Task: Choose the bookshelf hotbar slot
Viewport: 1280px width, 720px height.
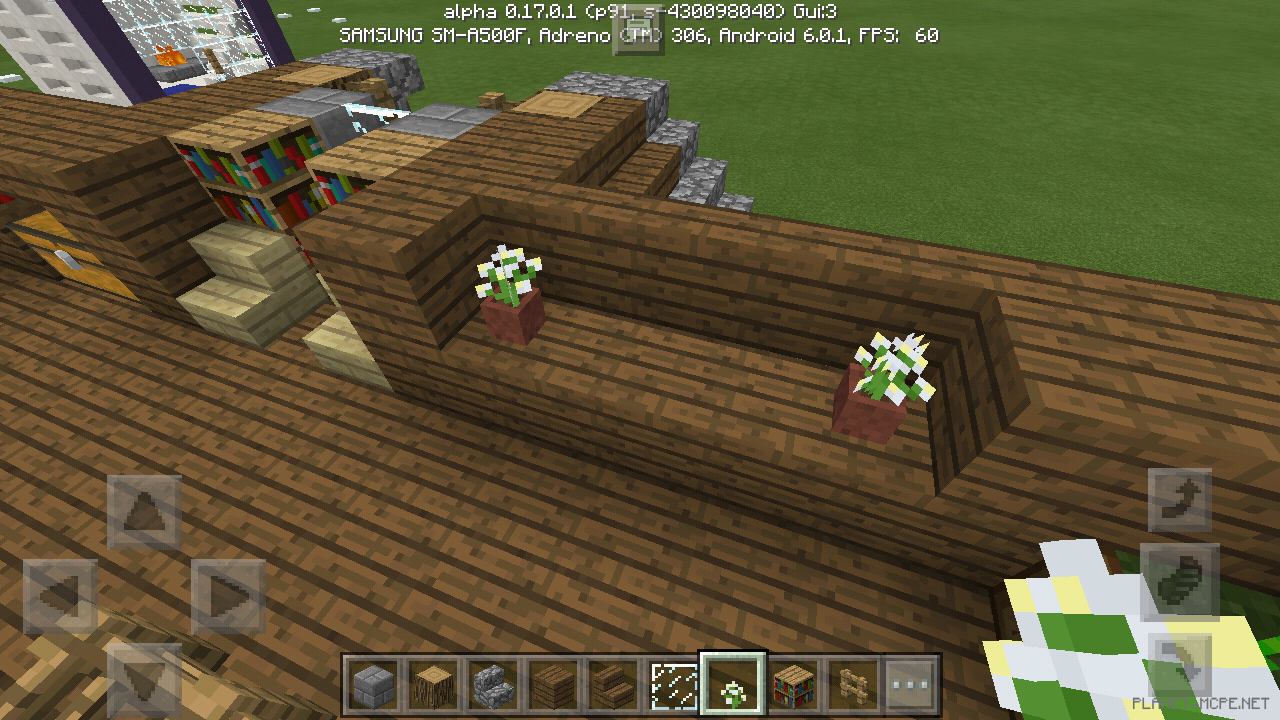Action: click(x=794, y=685)
